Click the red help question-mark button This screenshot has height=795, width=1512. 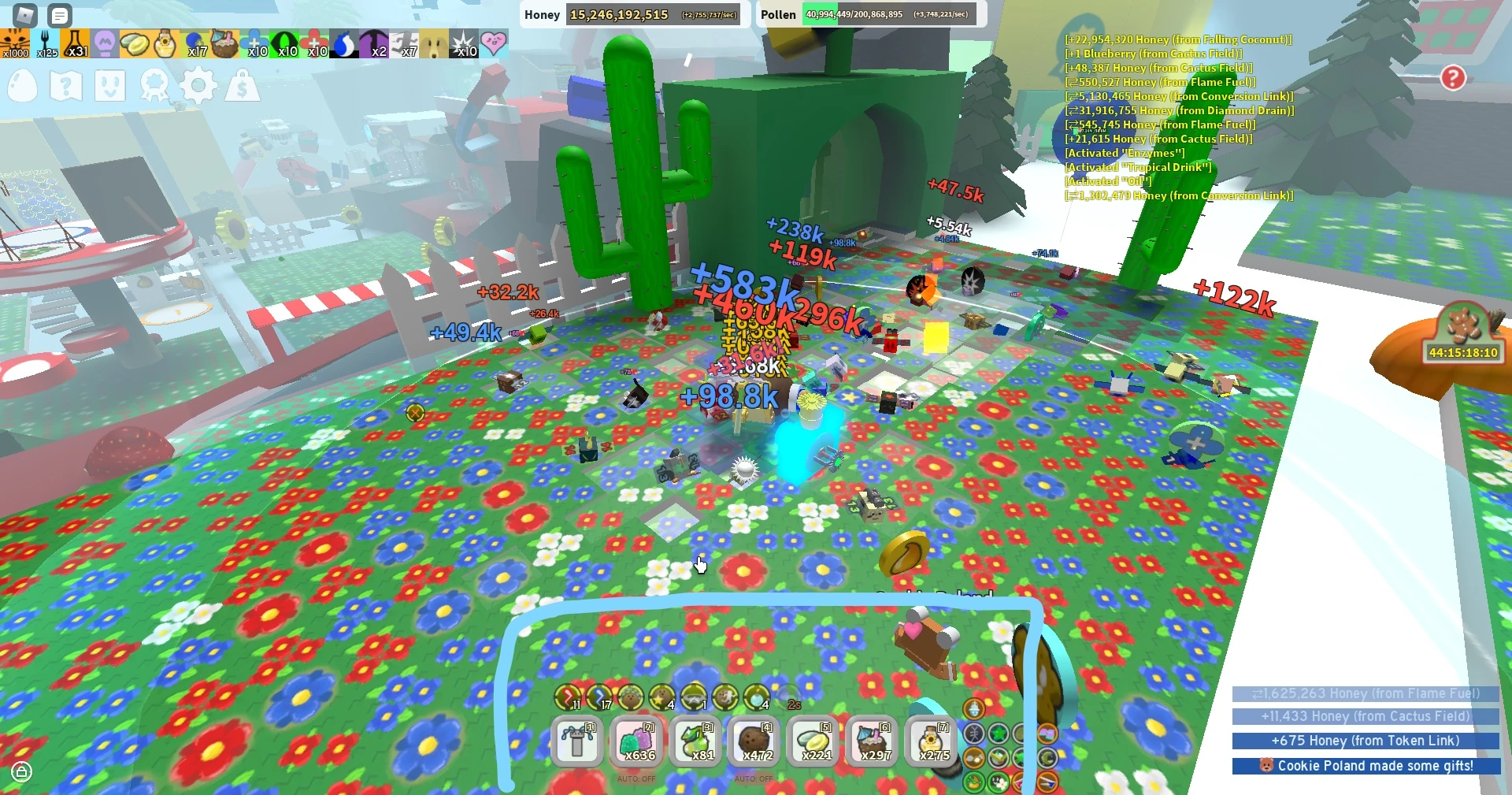click(x=1453, y=78)
